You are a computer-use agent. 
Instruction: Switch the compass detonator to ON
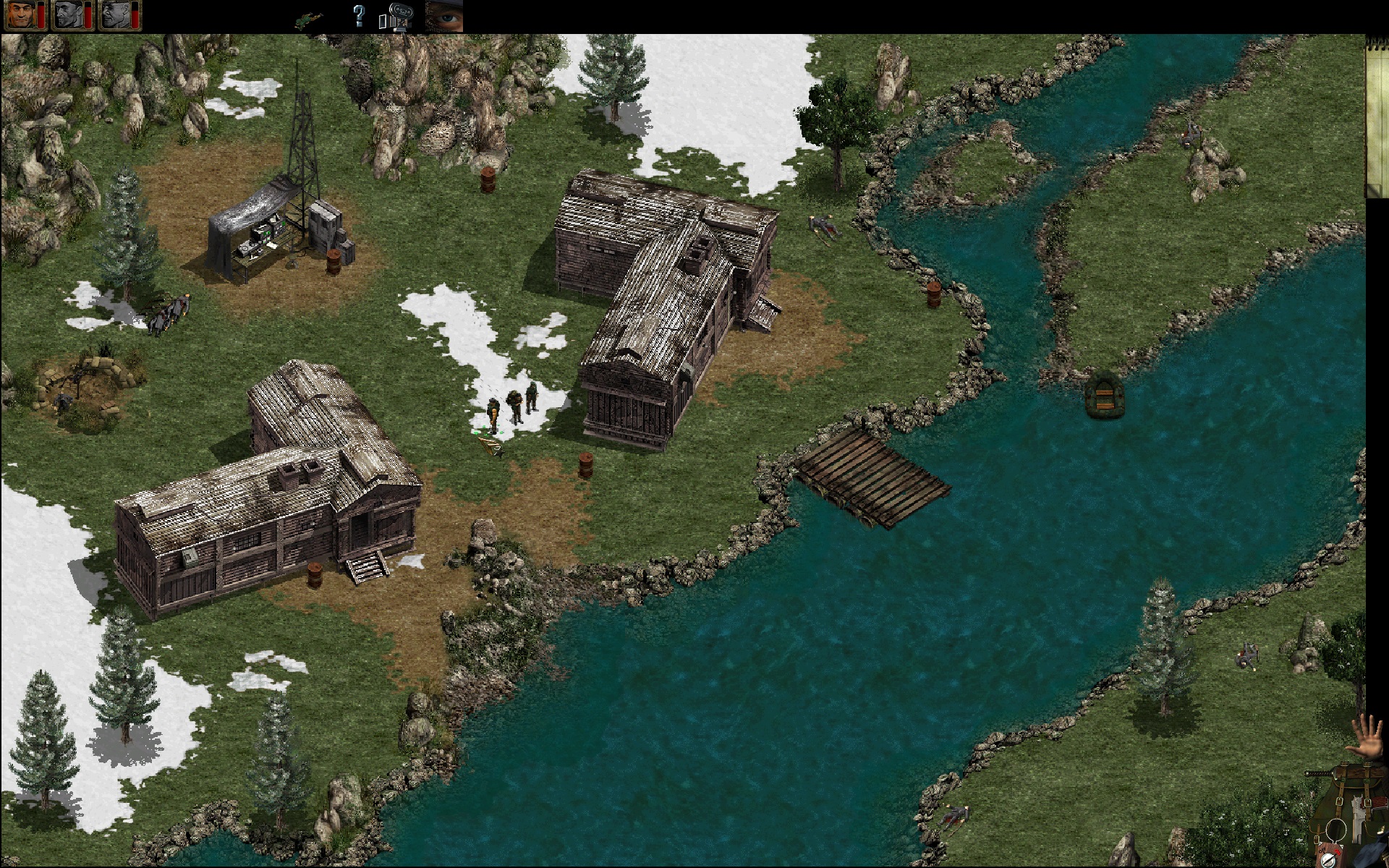click(x=1338, y=852)
